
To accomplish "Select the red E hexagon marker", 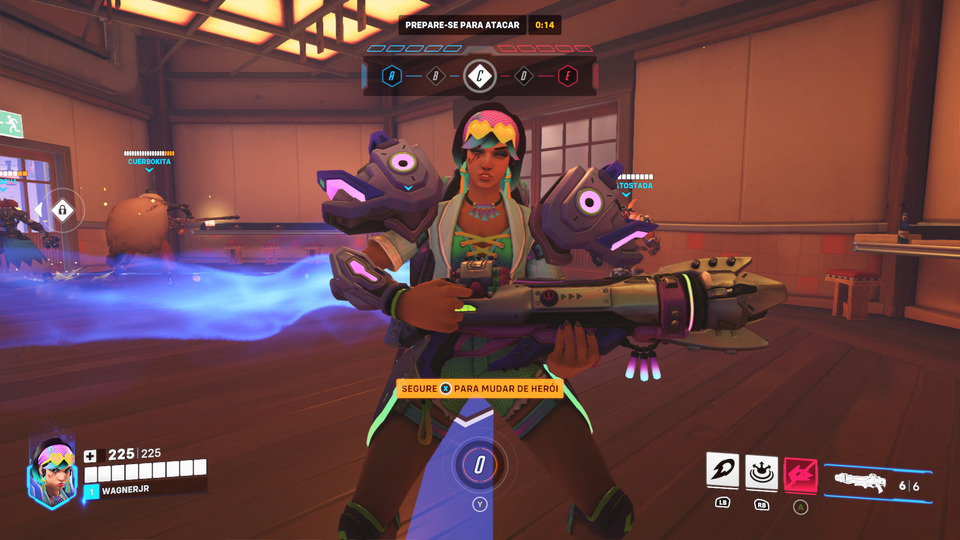I will pyautogui.click(x=568, y=75).
